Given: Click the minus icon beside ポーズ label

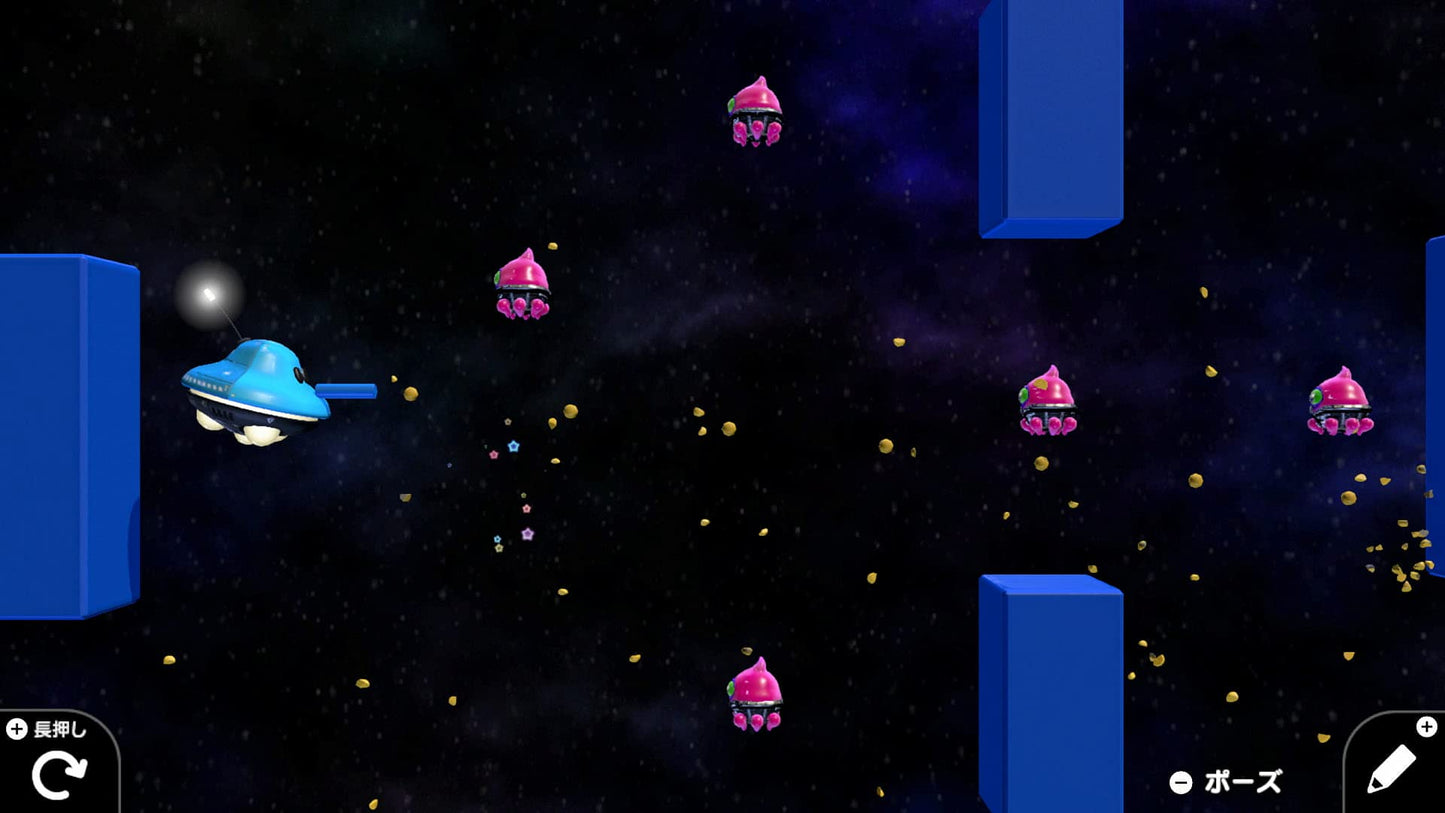Looking at the screenshot, I should (x=1182, y=783).
